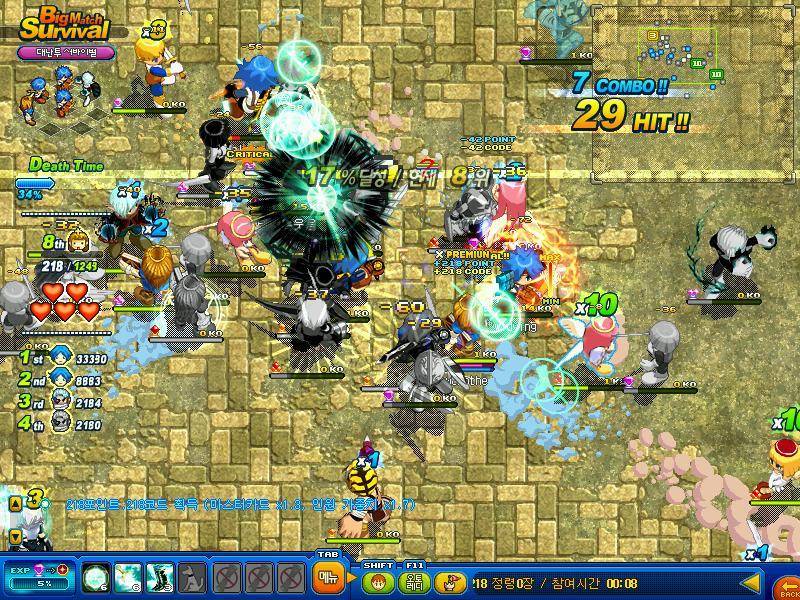Use the cyan slash skill icon
This screenshot has height=600, width=800.
click(x=128, y=577)
